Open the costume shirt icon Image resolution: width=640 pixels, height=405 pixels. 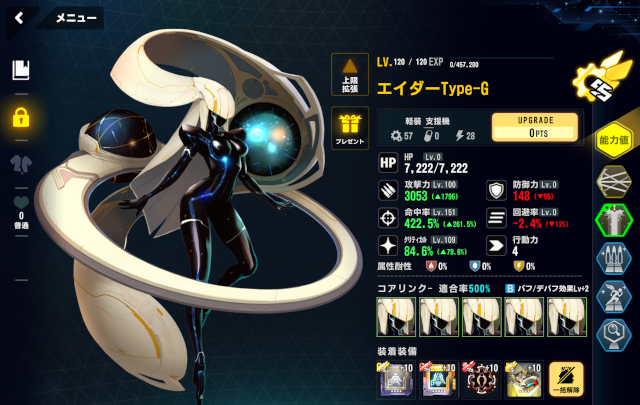(x=20, y=164)
